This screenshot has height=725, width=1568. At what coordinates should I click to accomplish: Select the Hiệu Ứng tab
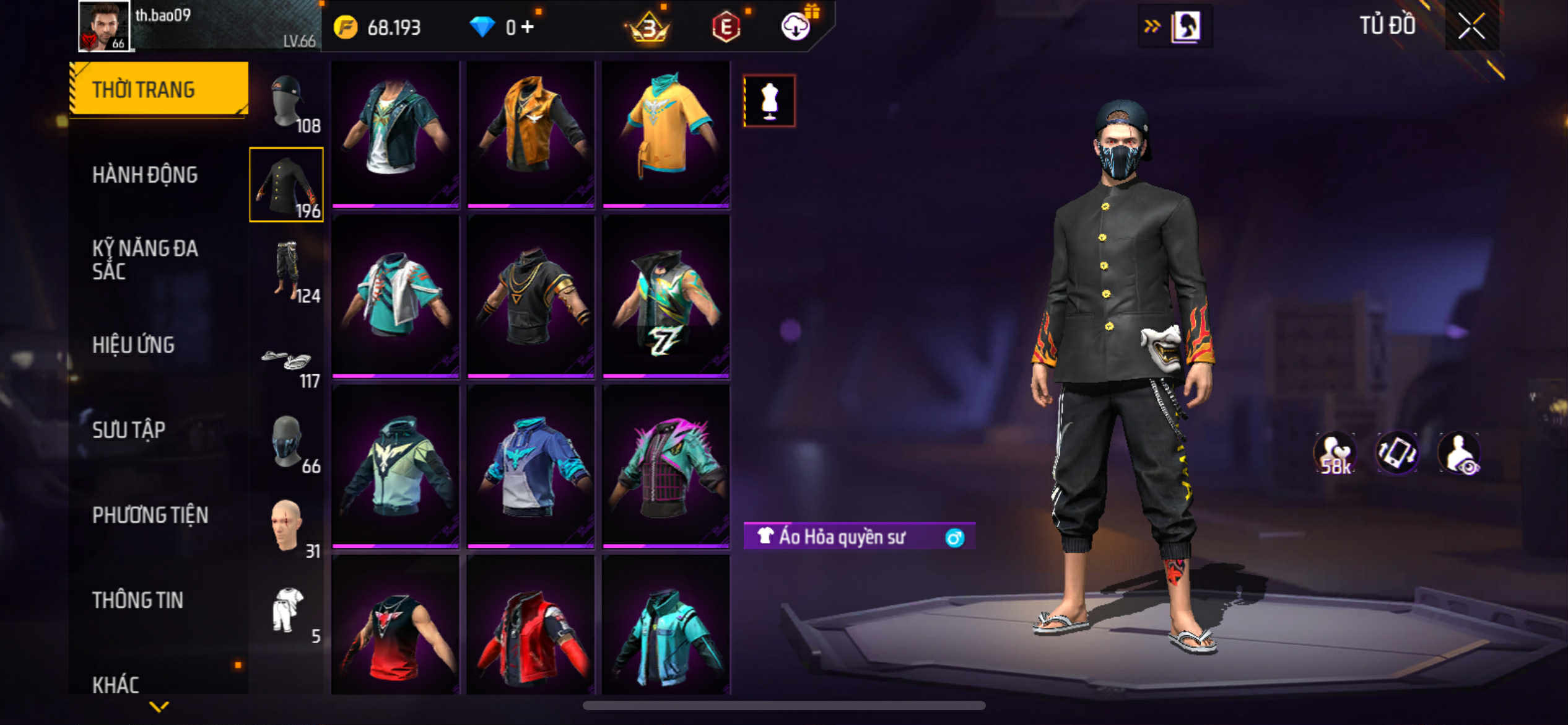coord(133,345)
